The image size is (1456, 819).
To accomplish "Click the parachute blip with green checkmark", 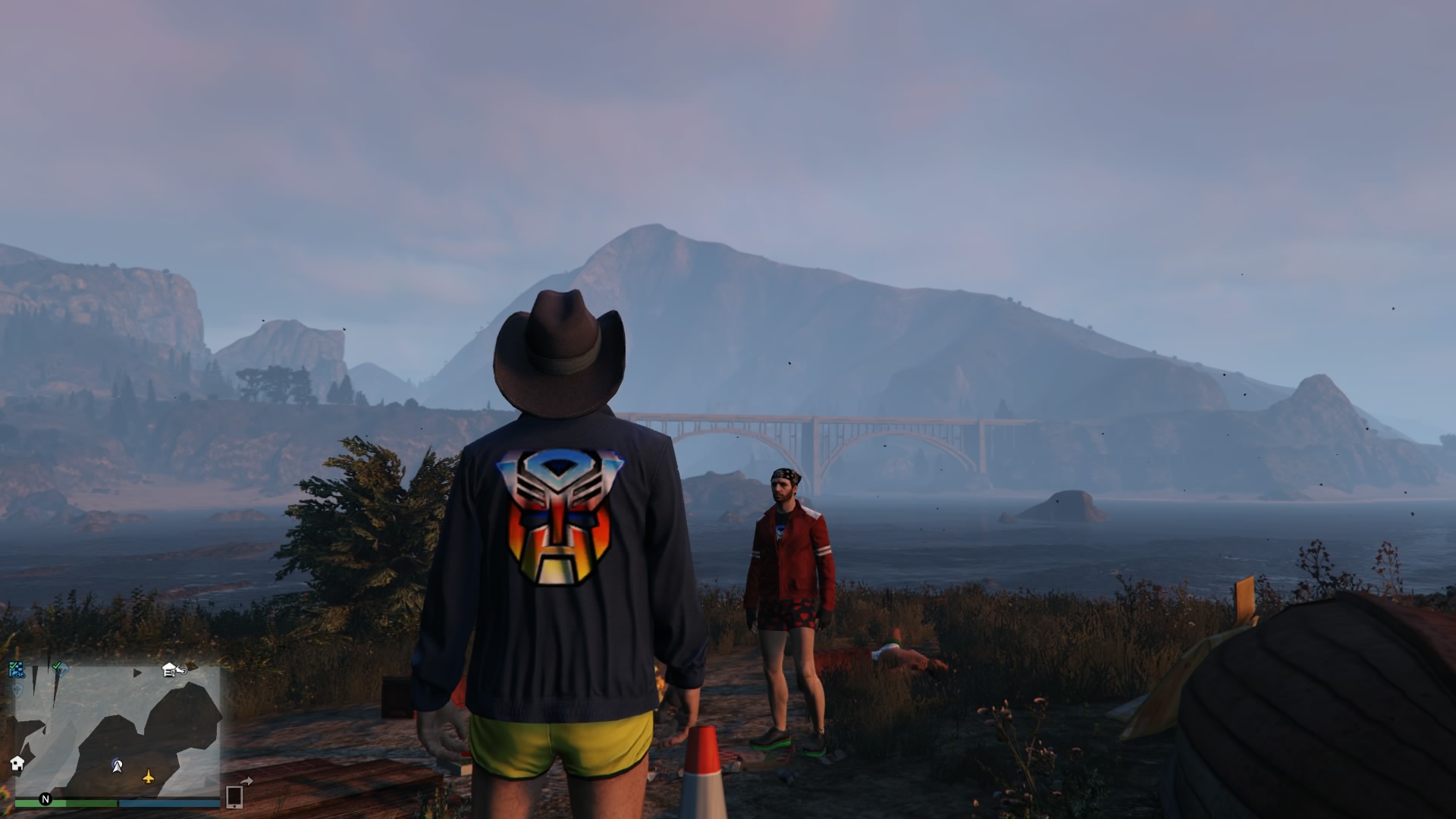I will click(60, 669).
